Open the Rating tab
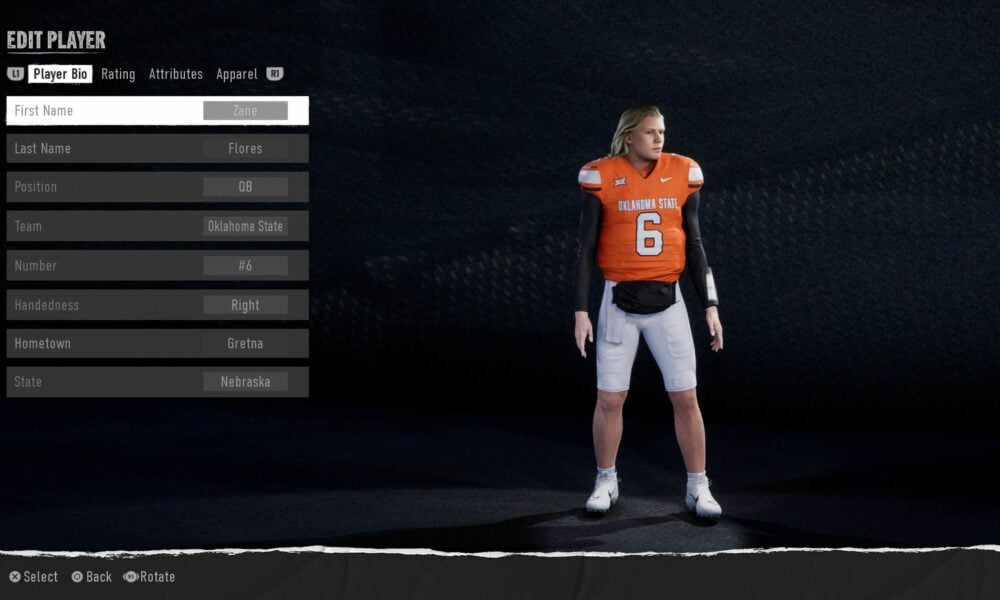This screenshot has height=600, width=1000. [x=118, y=74]
